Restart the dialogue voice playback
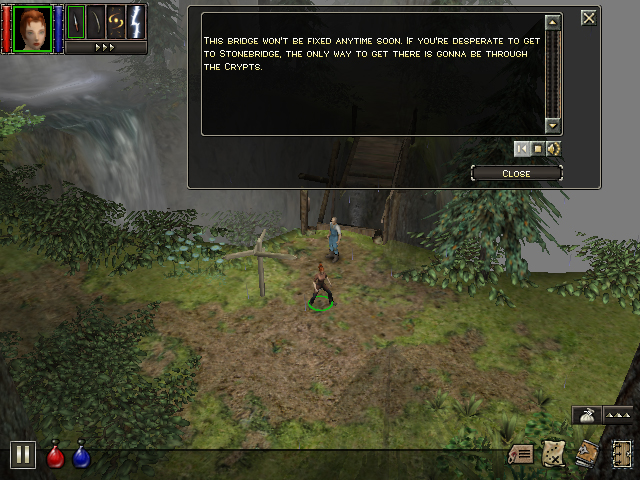This screenshot has height=480, width=640. 521,149
